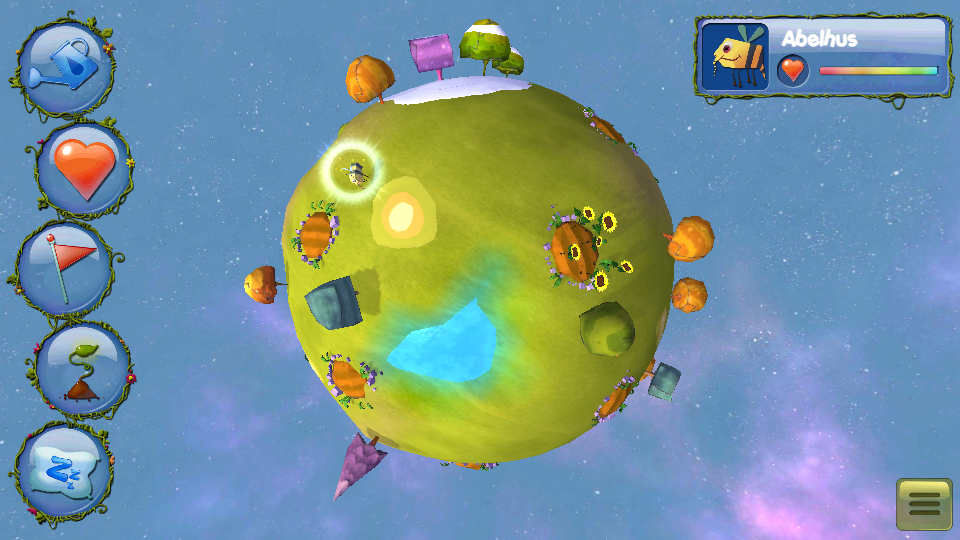Image resolution: width=960 pixels, height=540 pixels.
Task: Pick the seedling planting tool
Action: click(83, 368)
